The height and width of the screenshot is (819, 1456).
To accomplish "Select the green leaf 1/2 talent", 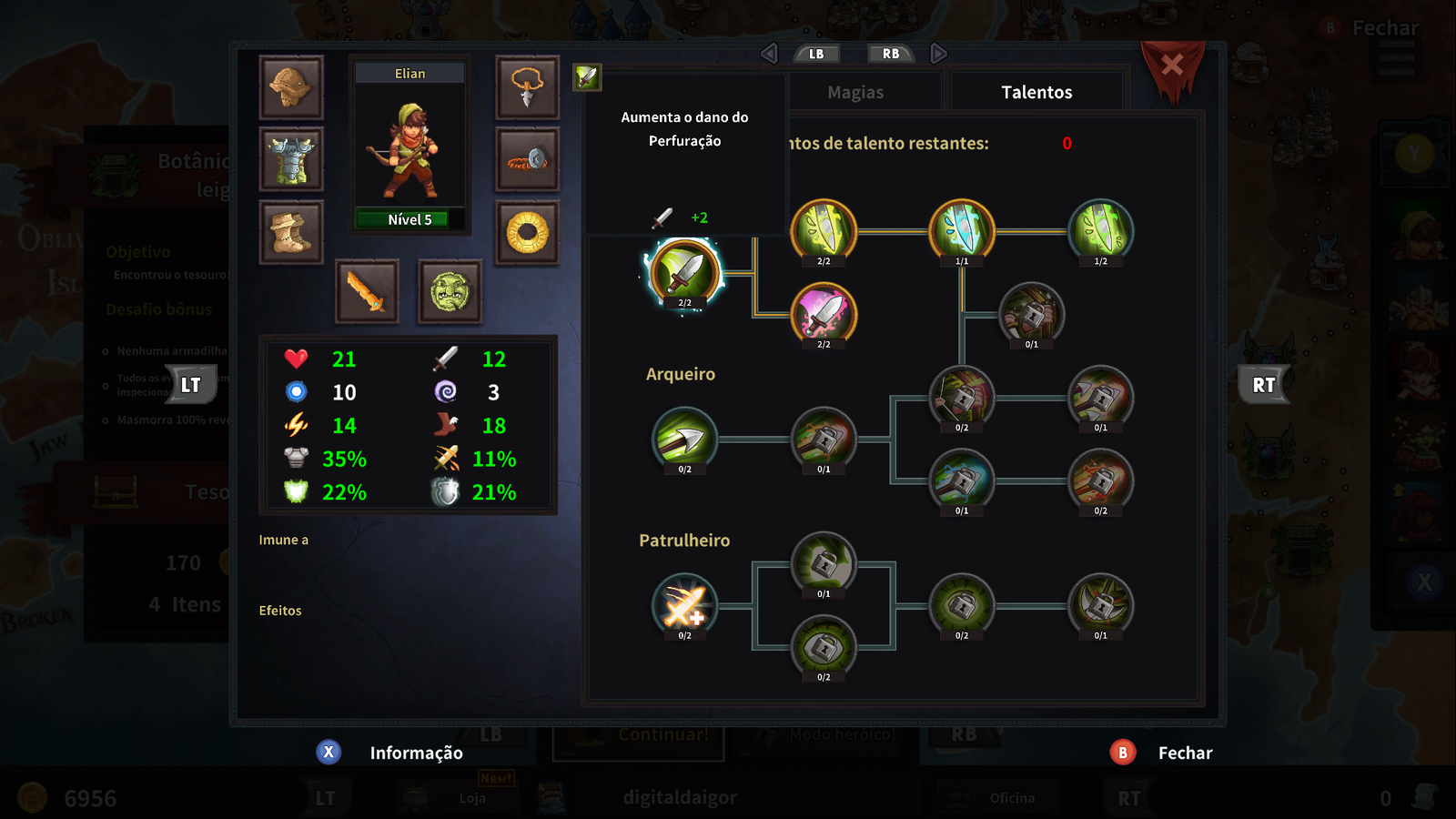I will 1100,230.
